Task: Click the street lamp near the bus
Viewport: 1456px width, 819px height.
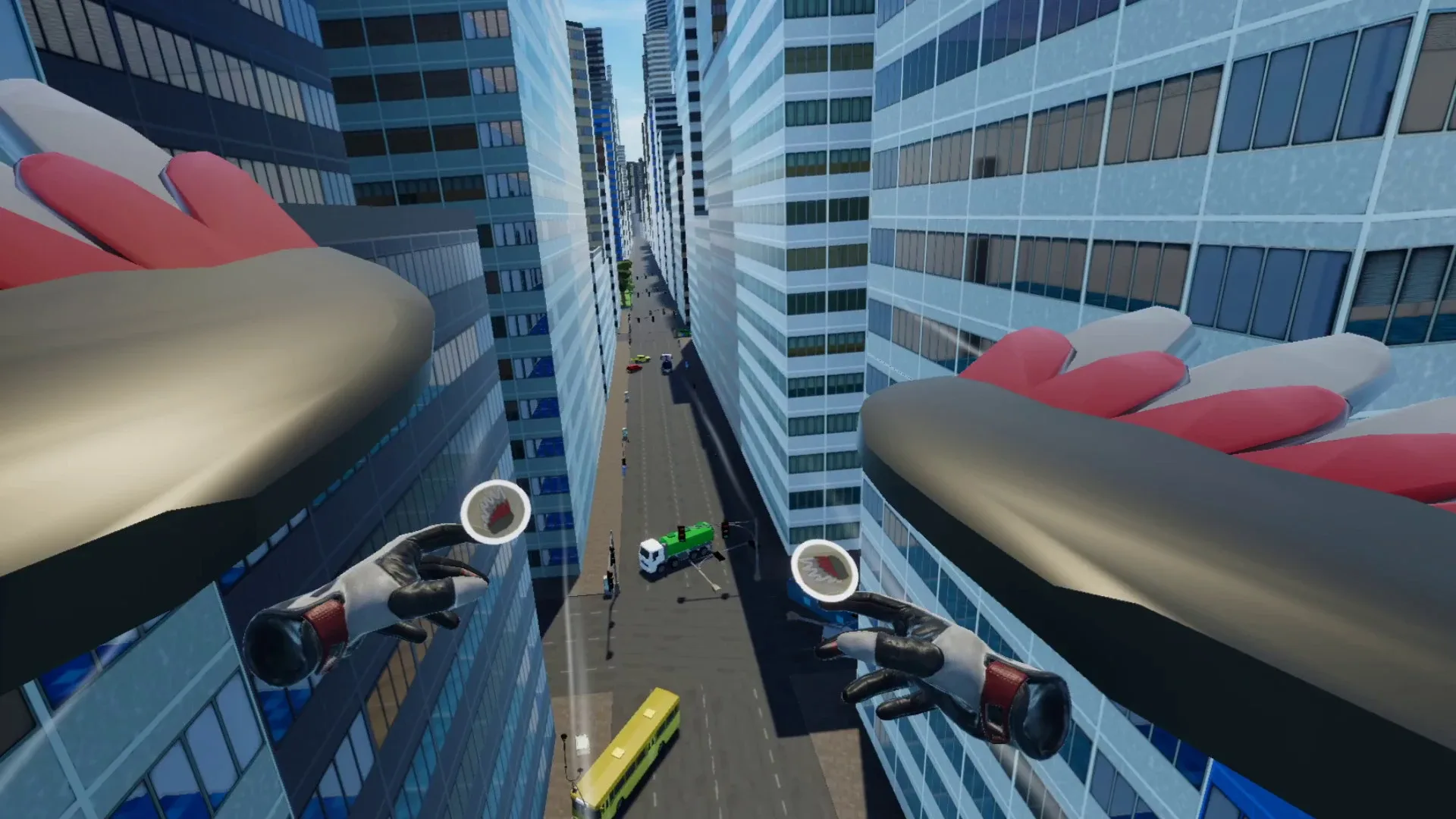Action: tap(565, 739)
